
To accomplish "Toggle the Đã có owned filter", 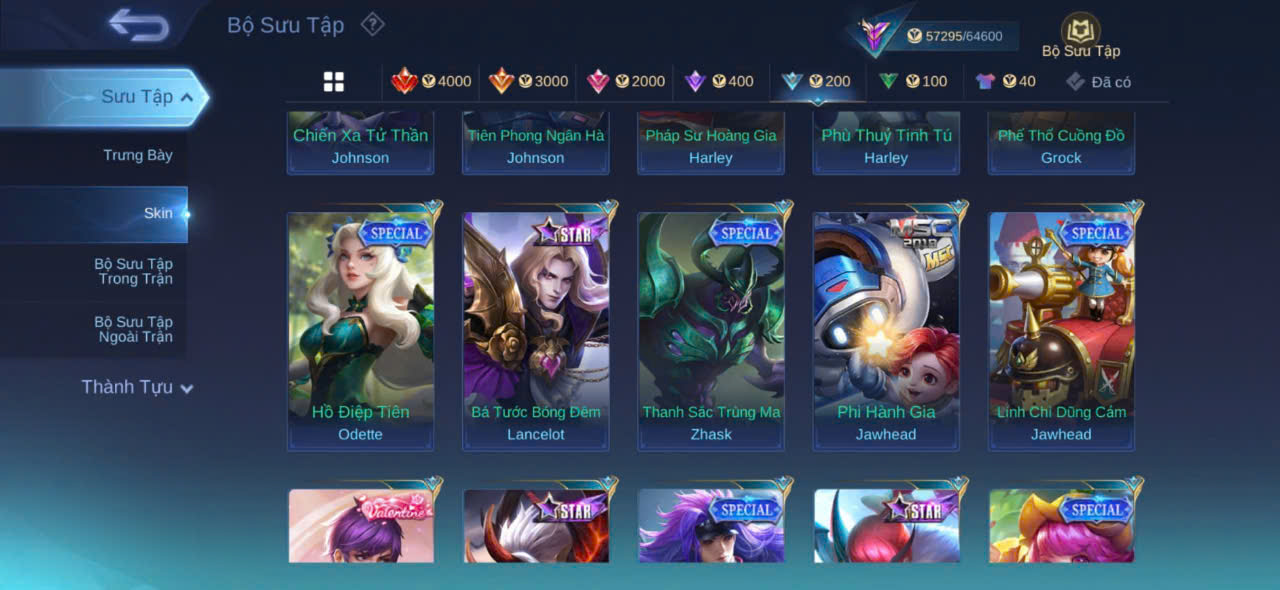I will click(x=1098, y=82).
